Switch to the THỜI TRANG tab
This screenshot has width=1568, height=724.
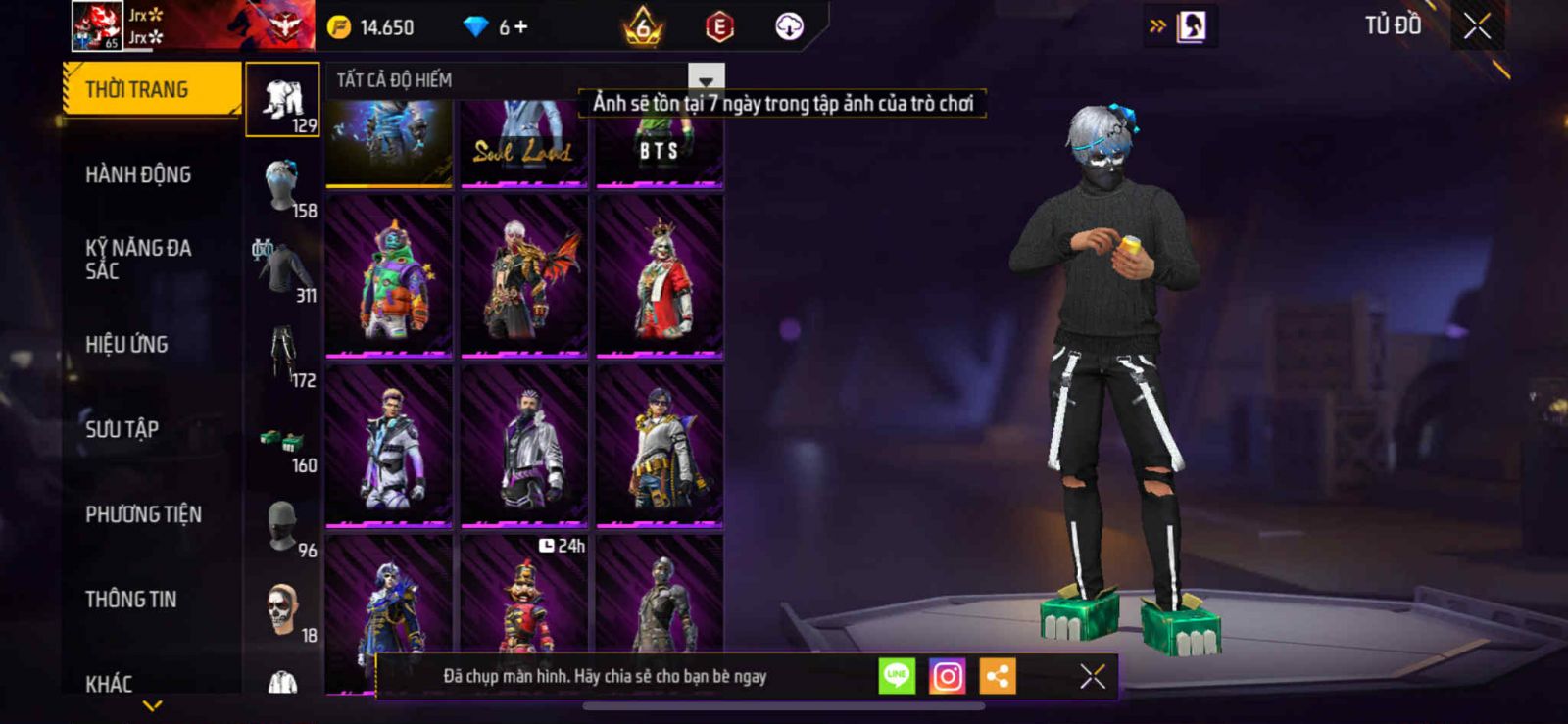click(x=150, y=90)
